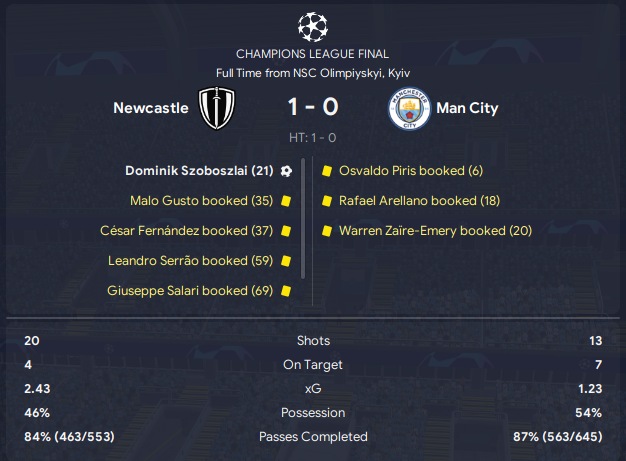
Task: View Warren Zaïre-Emery's booking entry
Action: tap(436, 230)
